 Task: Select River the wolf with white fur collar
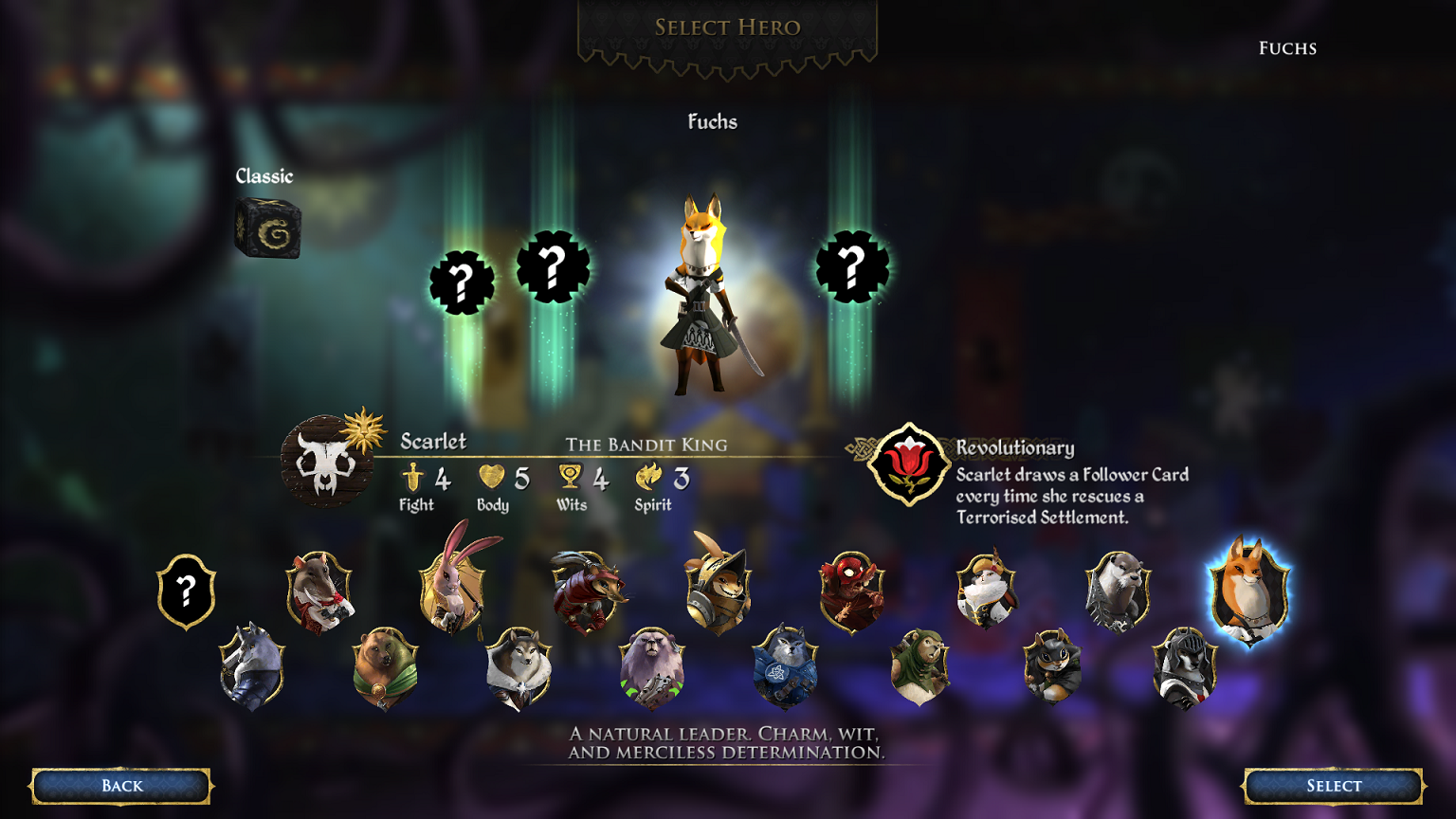(x=519, y=667)
